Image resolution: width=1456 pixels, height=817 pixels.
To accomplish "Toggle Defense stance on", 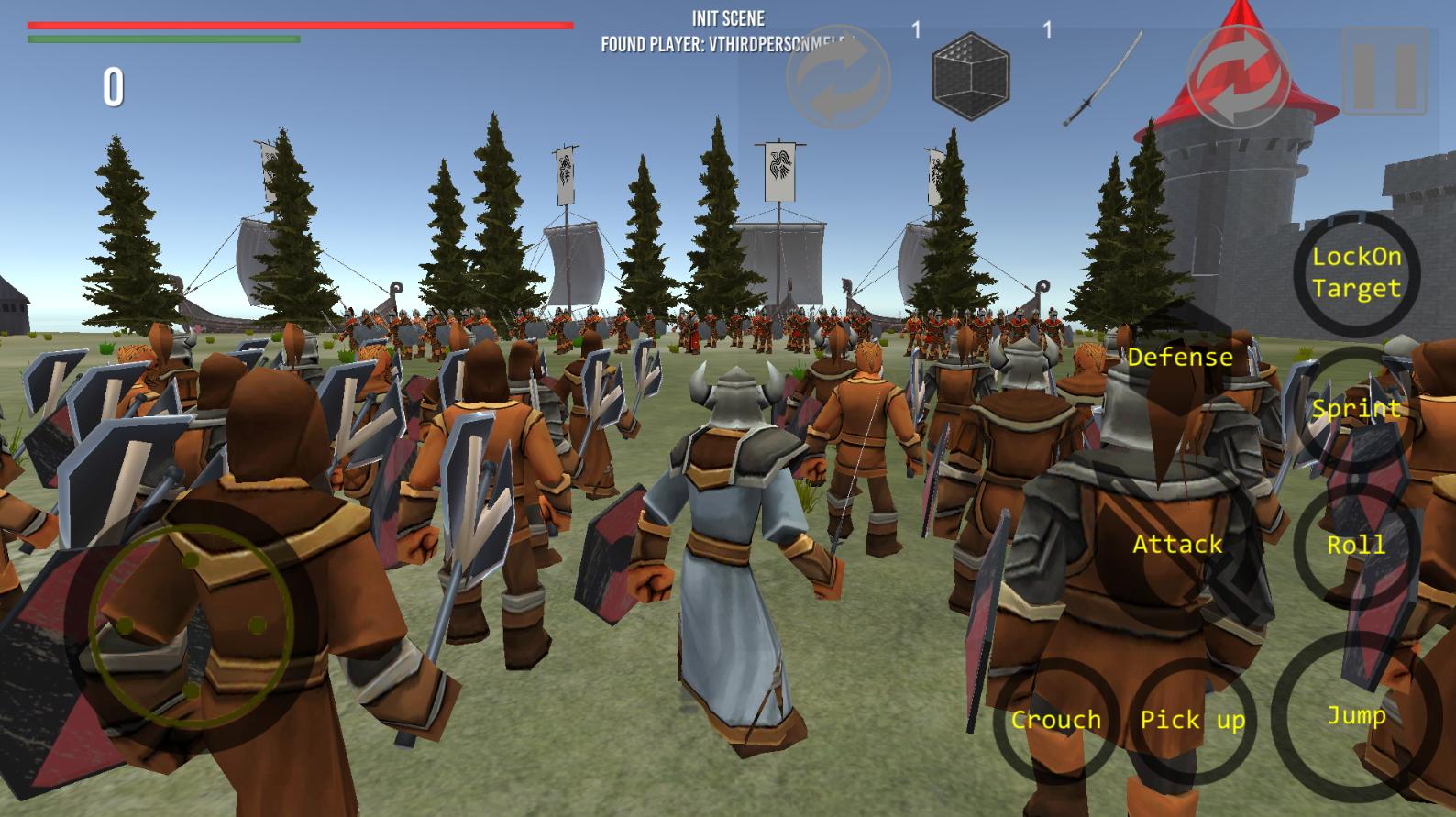I will [x=1181, y=358].
